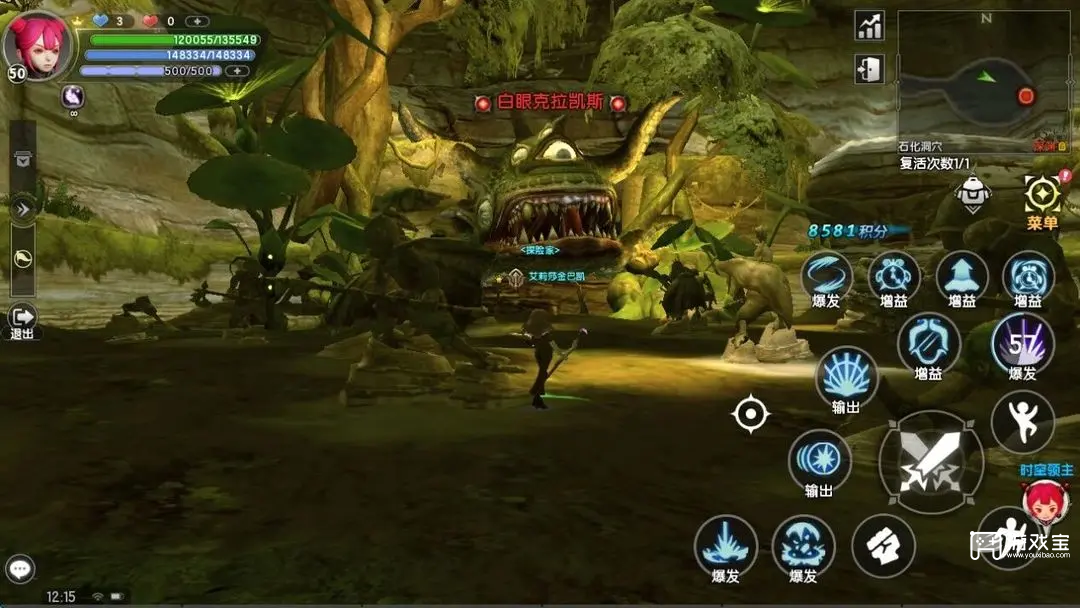This screenshot has height=608, width=1080.
Task: Activate the shield 增益 buff skill
Action: pyautogui.click(x=928, y=343)
